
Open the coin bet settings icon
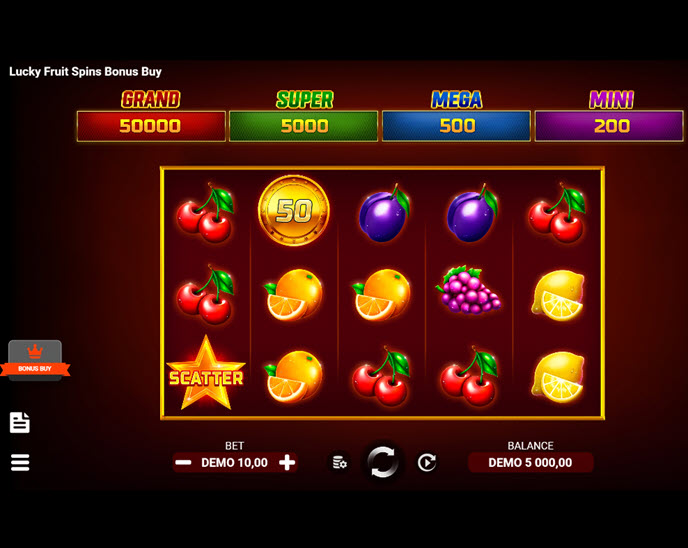coord(340,462)
